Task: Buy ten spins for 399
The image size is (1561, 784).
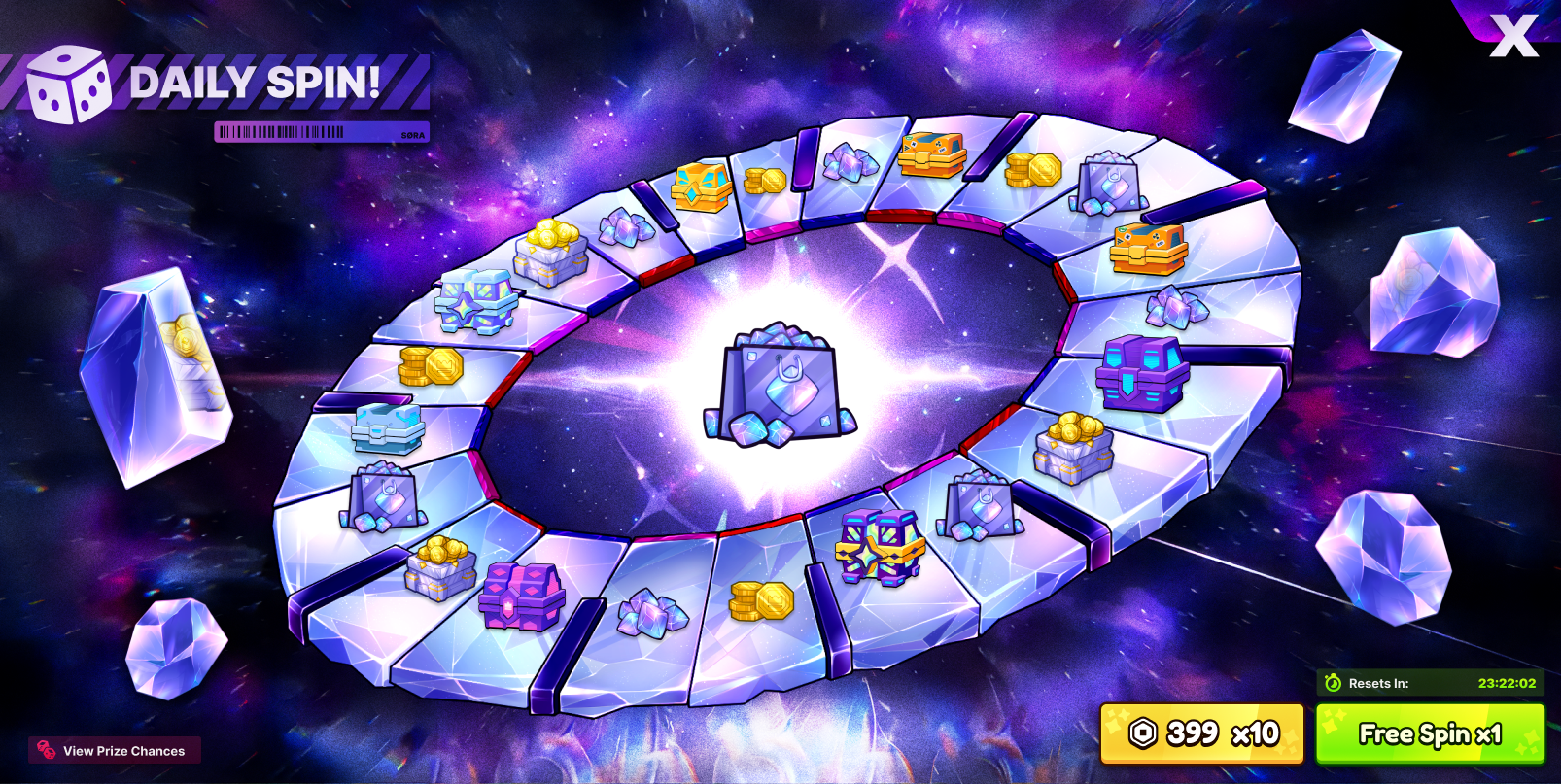Action: coord(1201,733)
